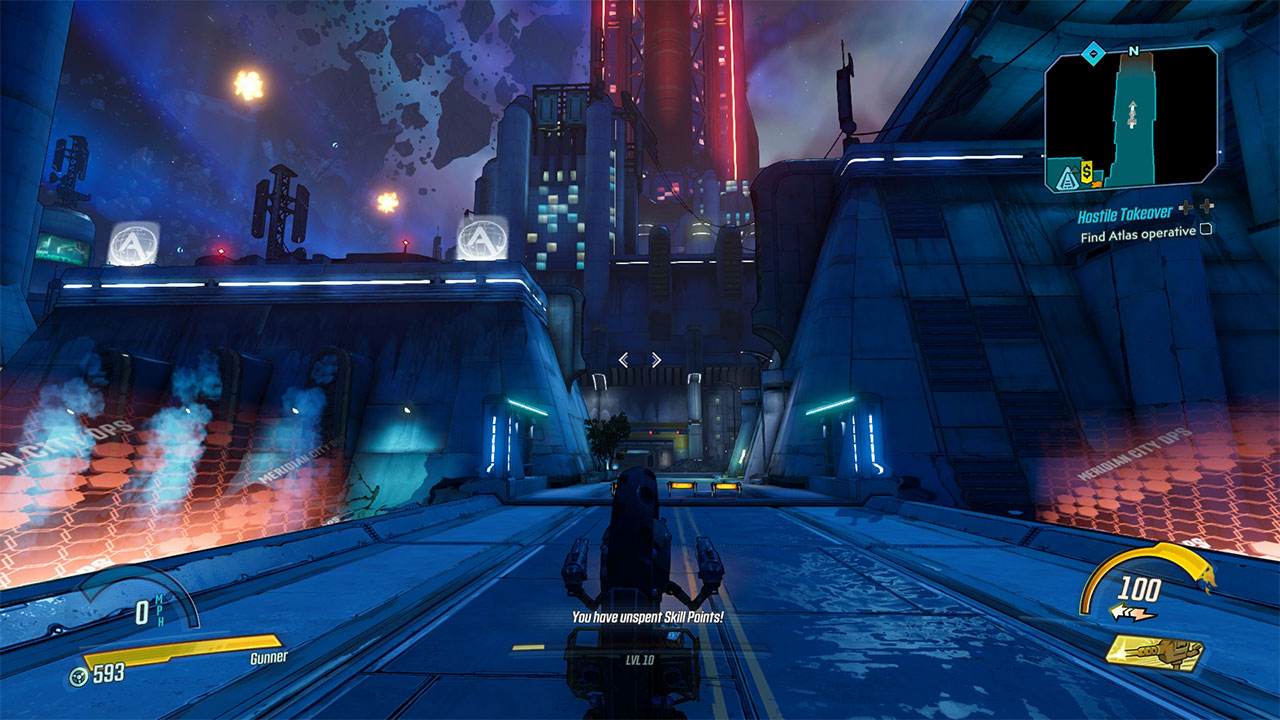Open the unspent Skill Points notification

click(647, 618)
